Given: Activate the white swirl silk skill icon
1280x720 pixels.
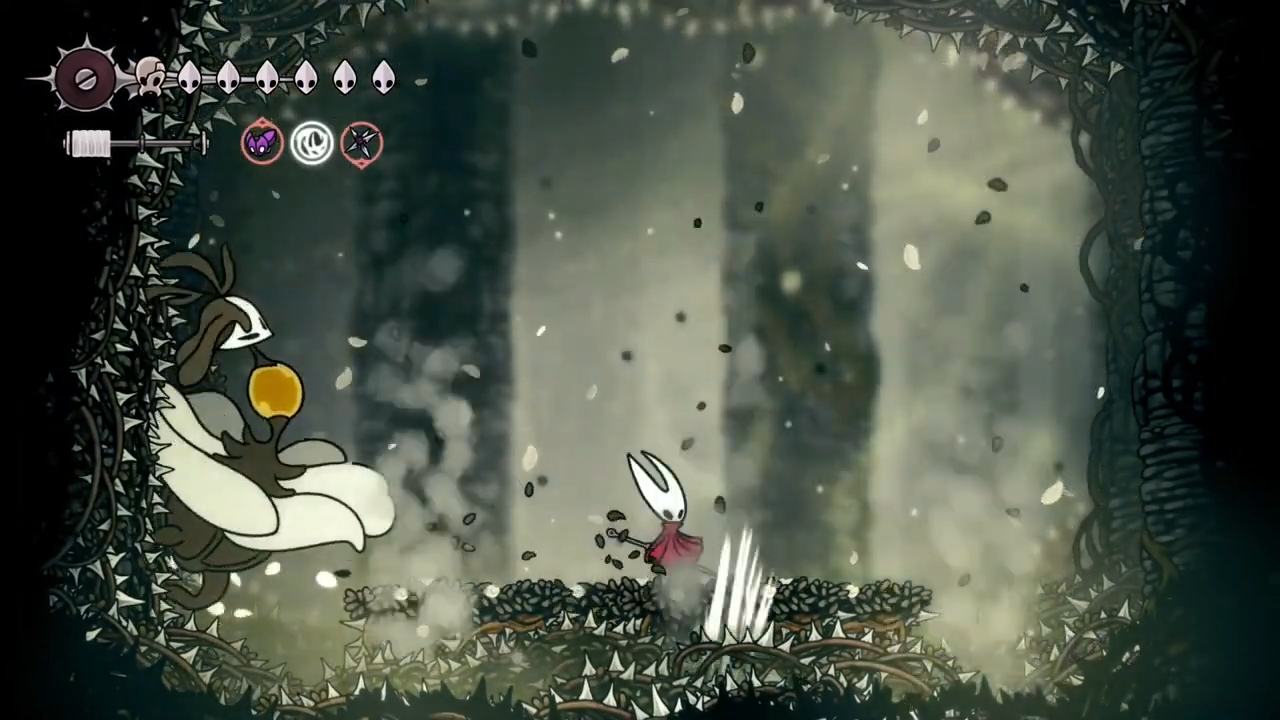Looking at the screenshot, I should [x=312, y=143].
